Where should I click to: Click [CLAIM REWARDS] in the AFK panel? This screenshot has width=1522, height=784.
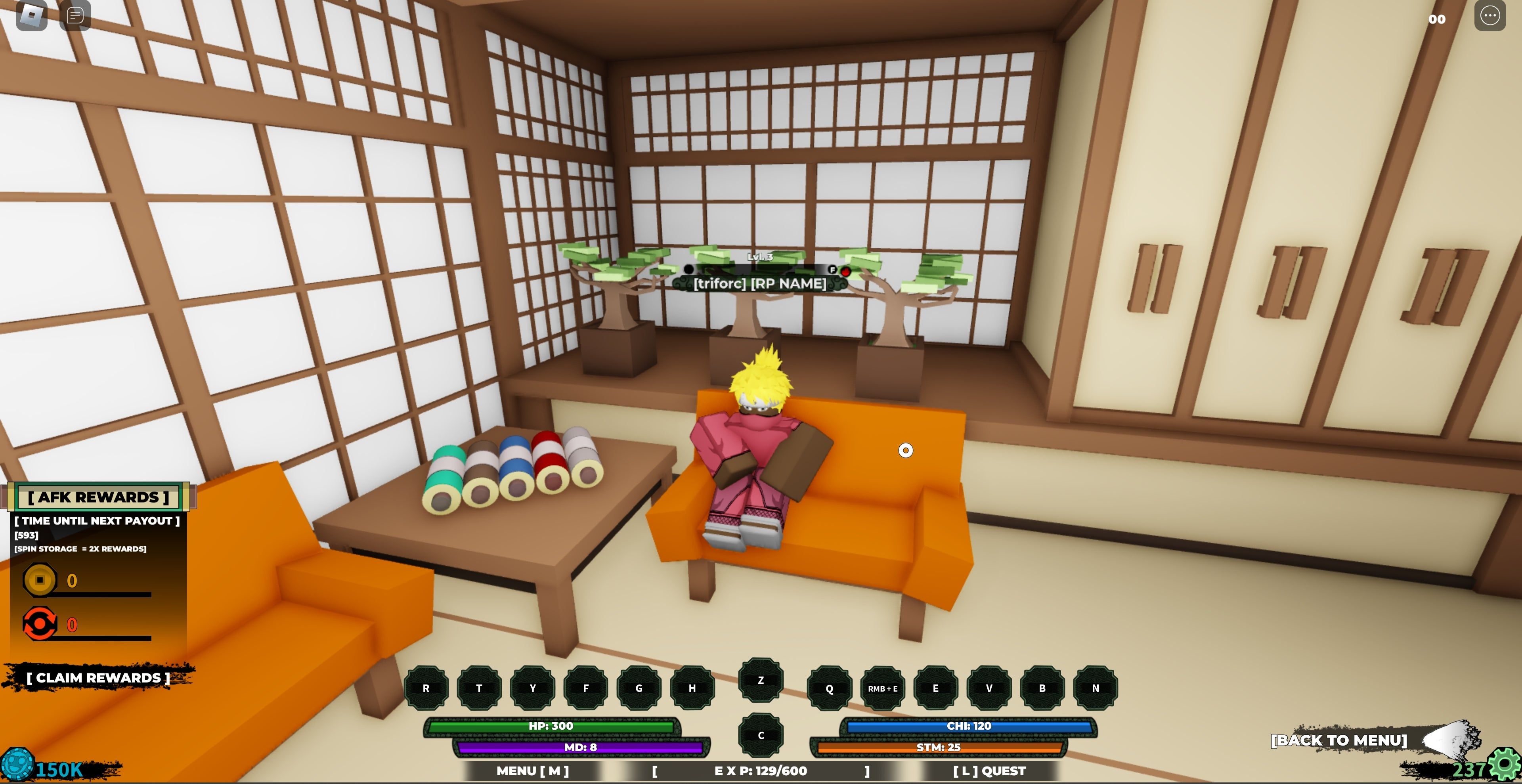[x=99, y=677]
